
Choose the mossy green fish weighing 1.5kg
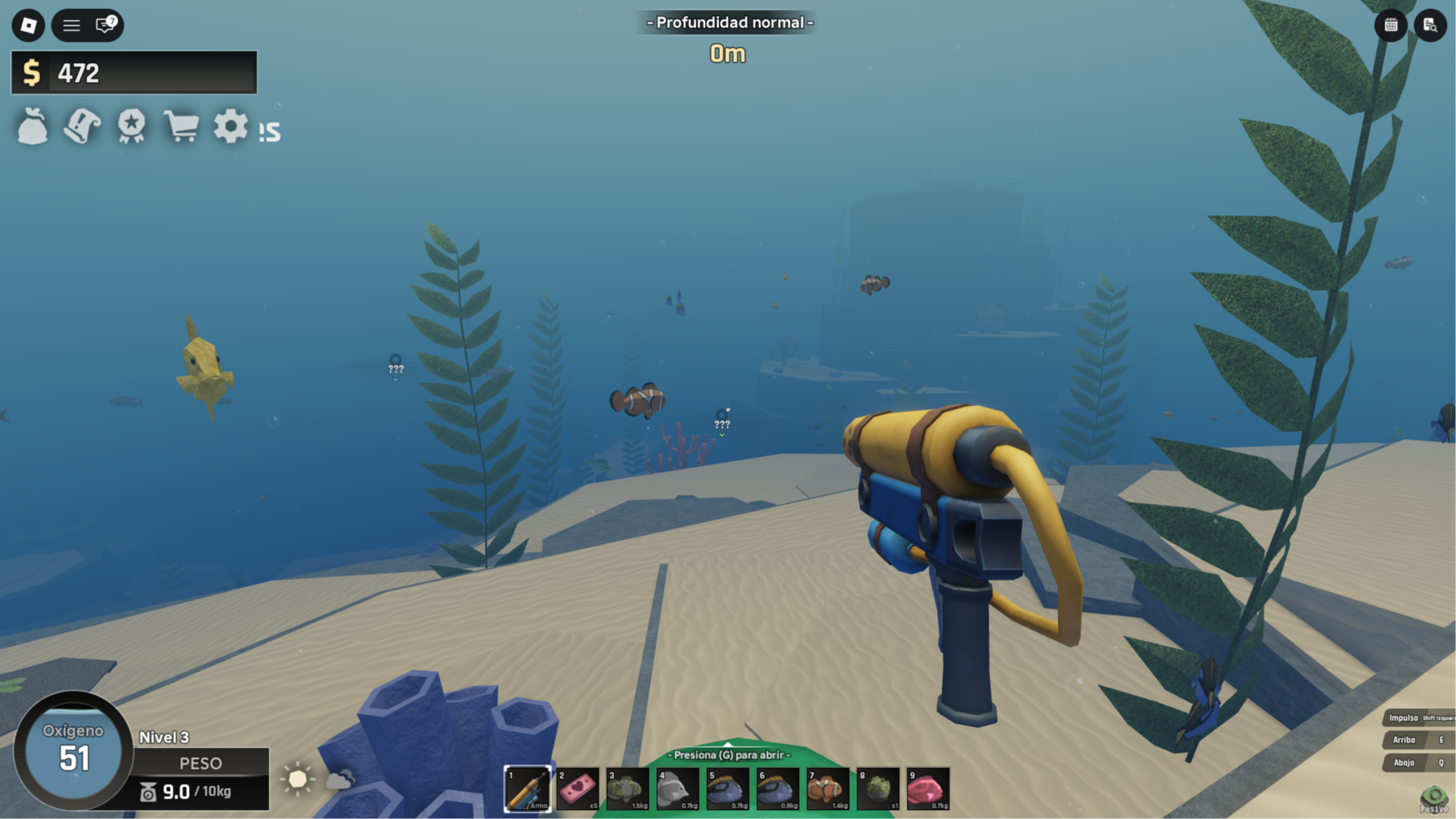click(627, 789)
